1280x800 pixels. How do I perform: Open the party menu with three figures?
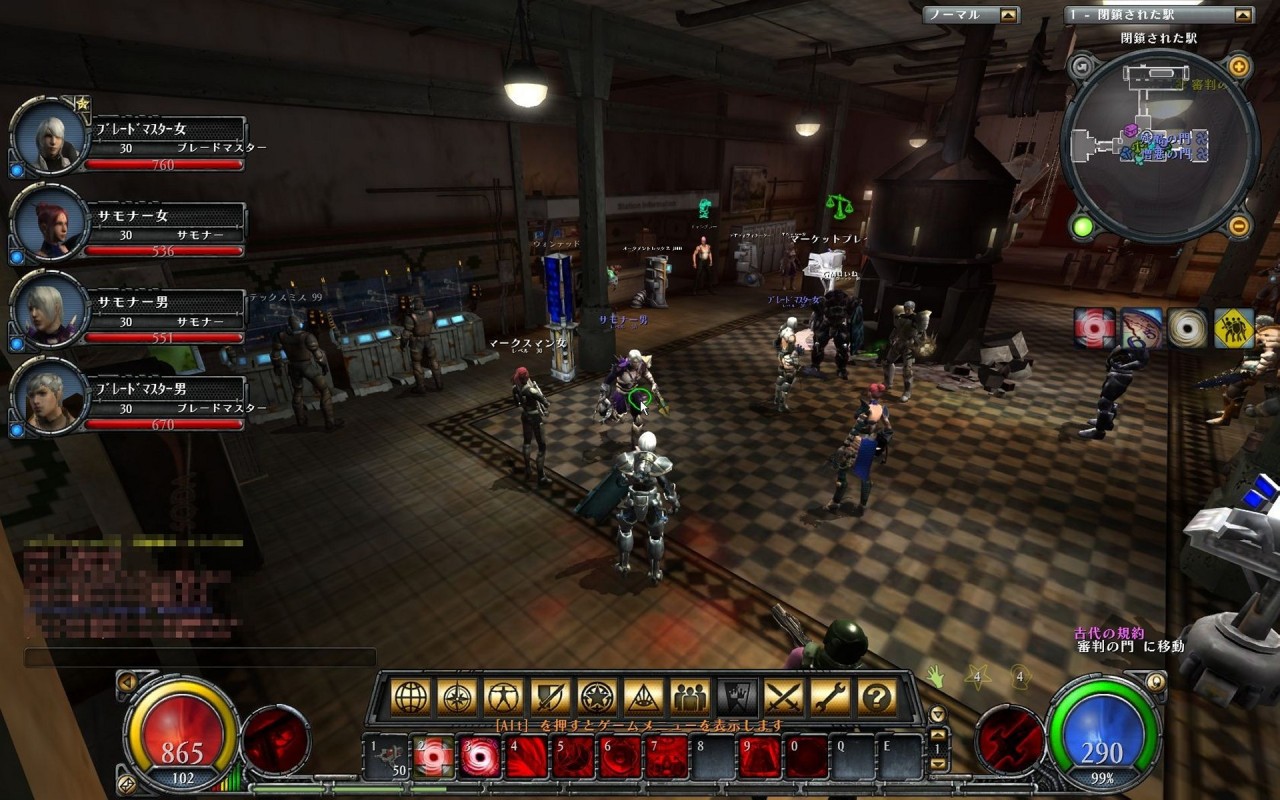click(690, 697)
